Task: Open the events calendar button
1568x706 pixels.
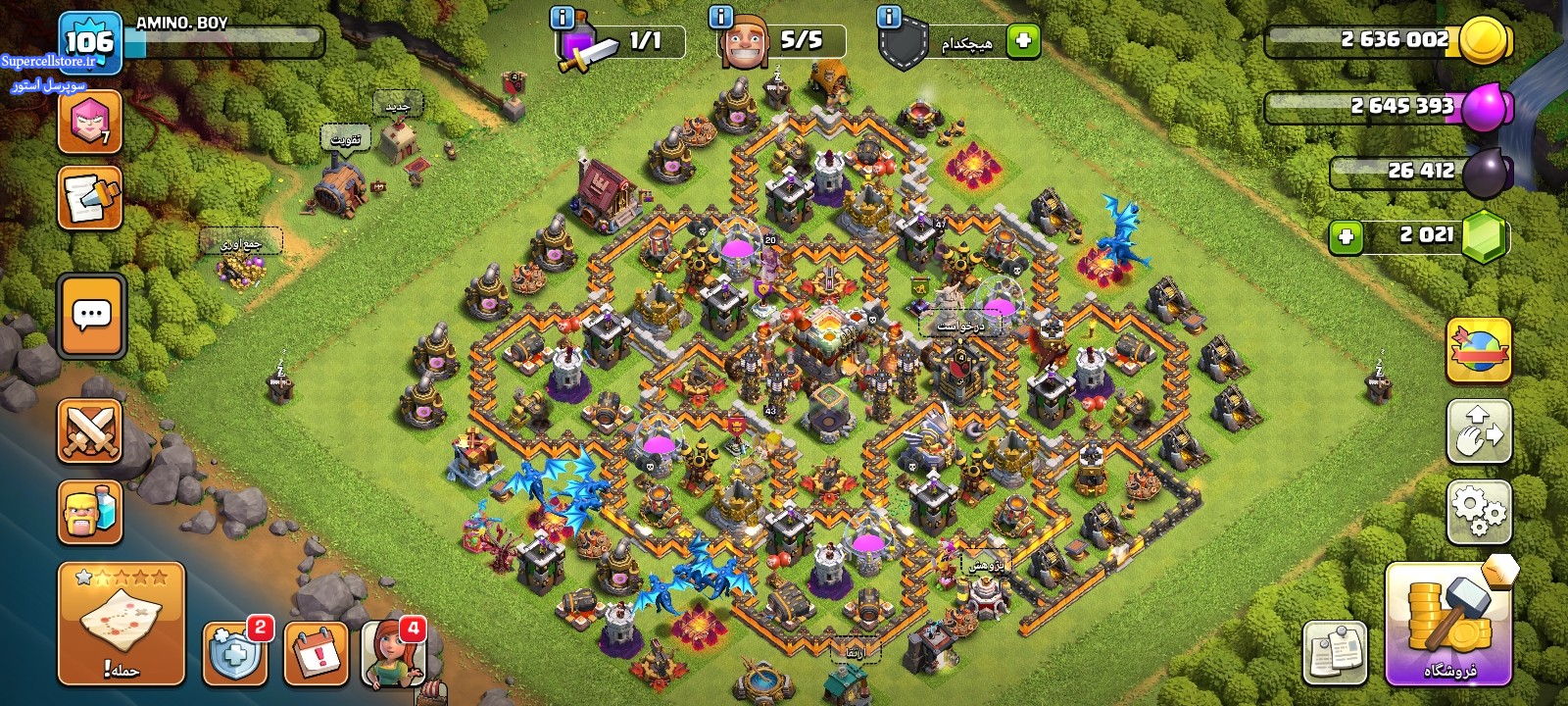Action: (316, 654)
